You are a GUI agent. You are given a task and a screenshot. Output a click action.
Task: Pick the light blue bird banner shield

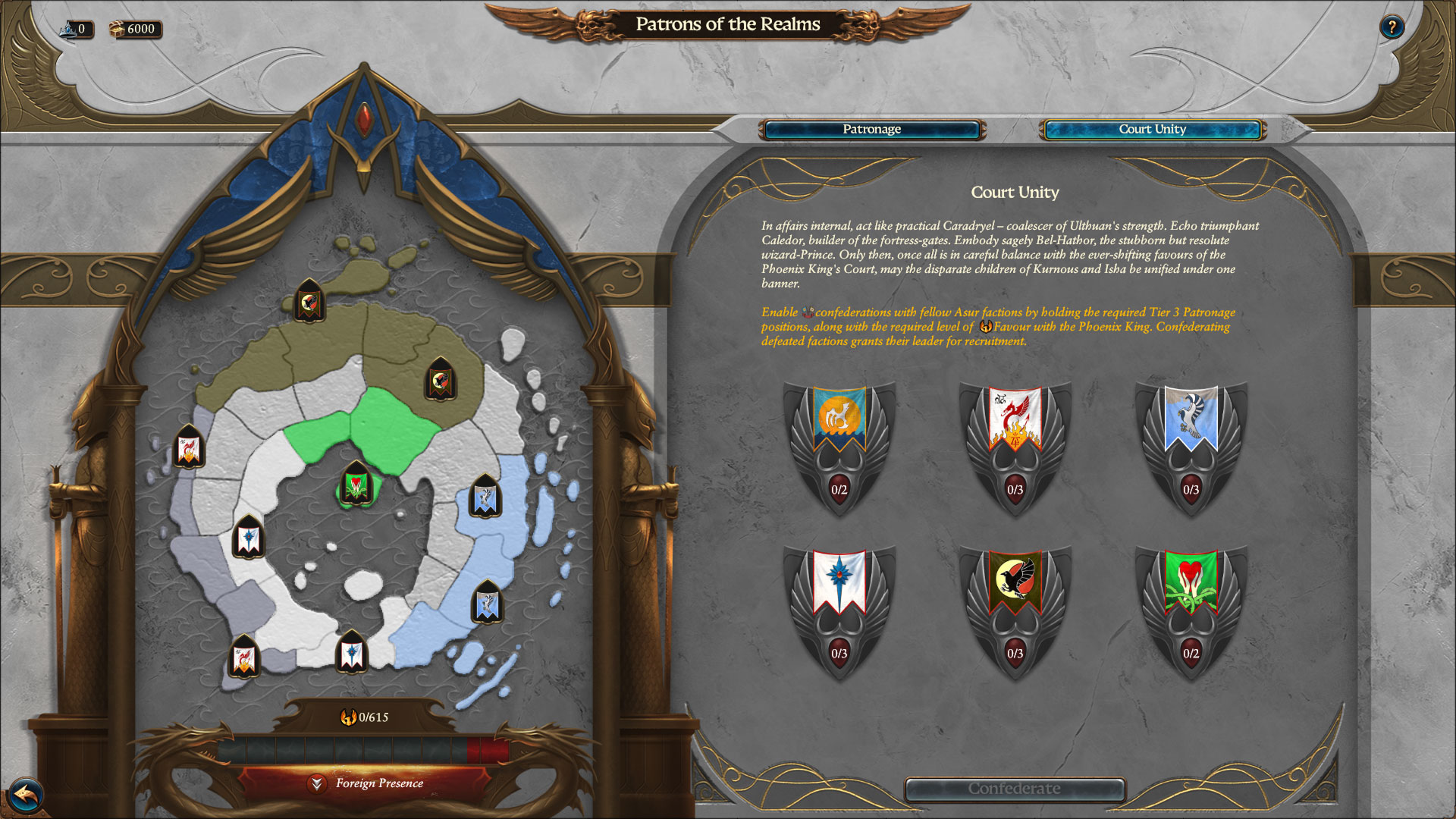tap(1191, 447)
